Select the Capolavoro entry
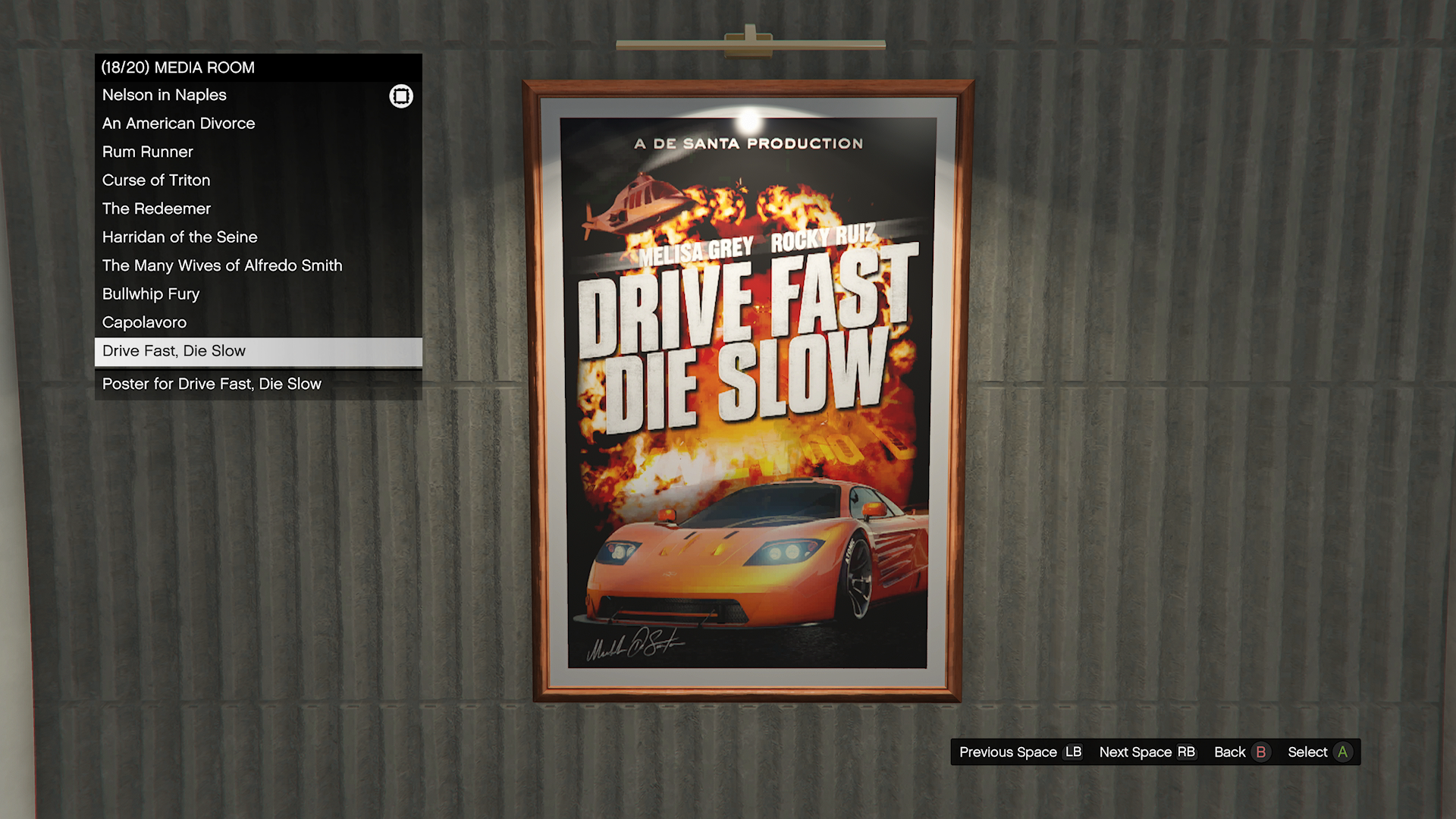1456x819 pixels. click(x=144, y=322)
